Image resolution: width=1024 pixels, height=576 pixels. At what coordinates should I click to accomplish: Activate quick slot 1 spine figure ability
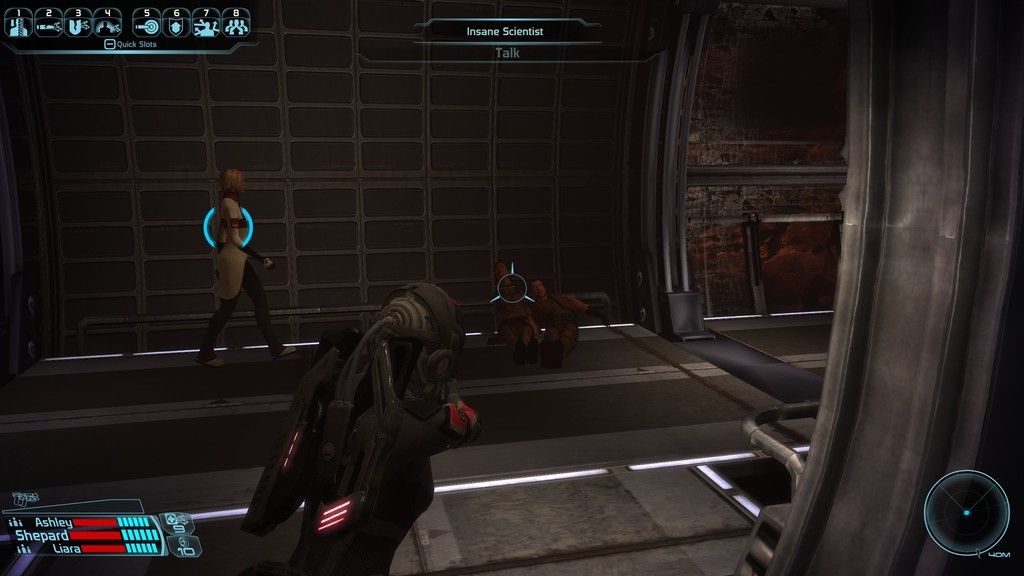click(x=19, y=23)
